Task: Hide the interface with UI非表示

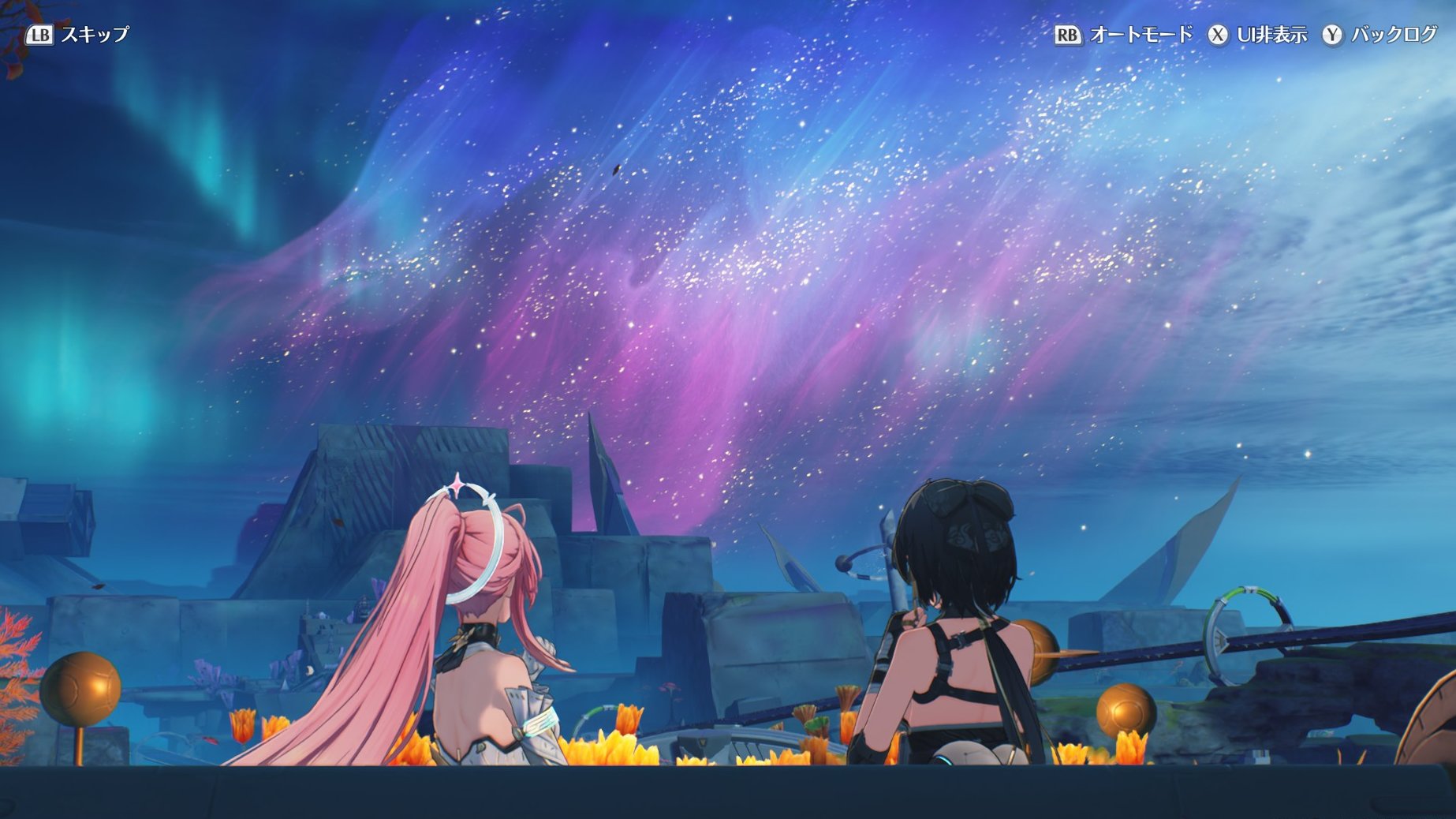Action: [1258, 35]
